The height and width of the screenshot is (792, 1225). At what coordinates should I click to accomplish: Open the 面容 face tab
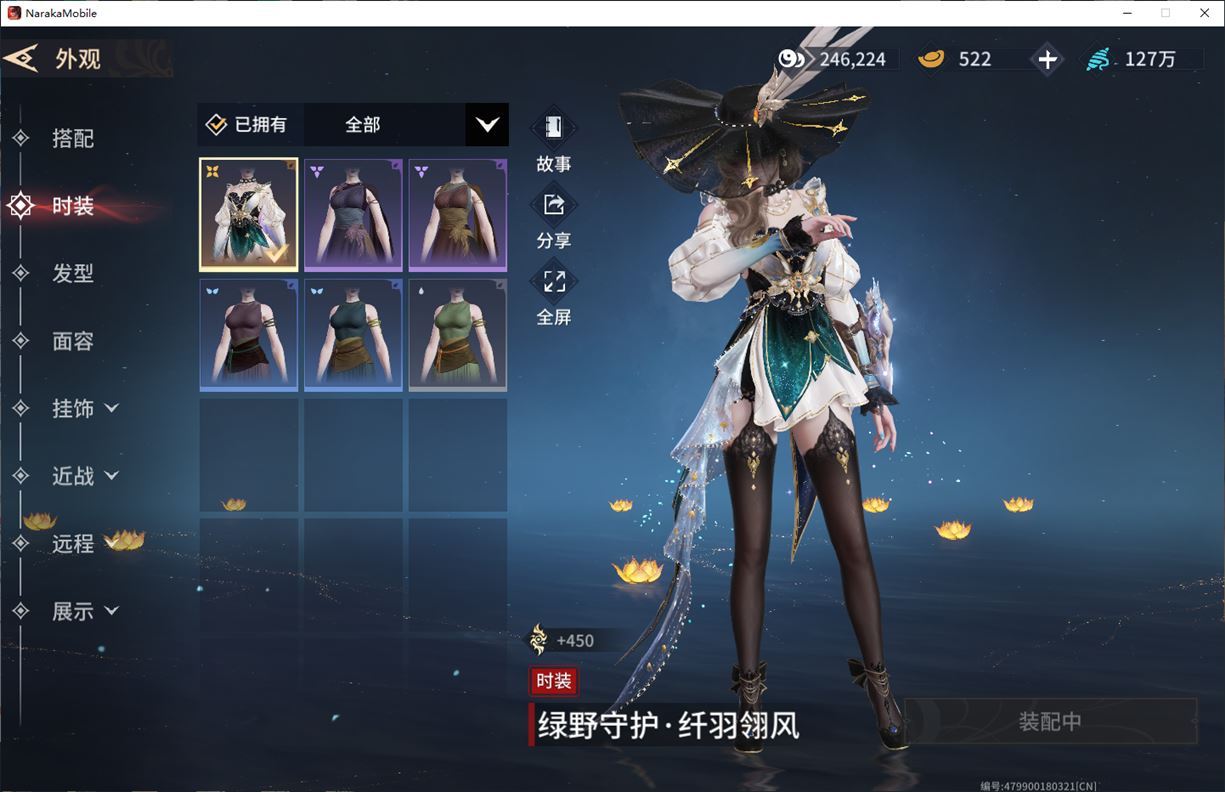tap(72, 341)
